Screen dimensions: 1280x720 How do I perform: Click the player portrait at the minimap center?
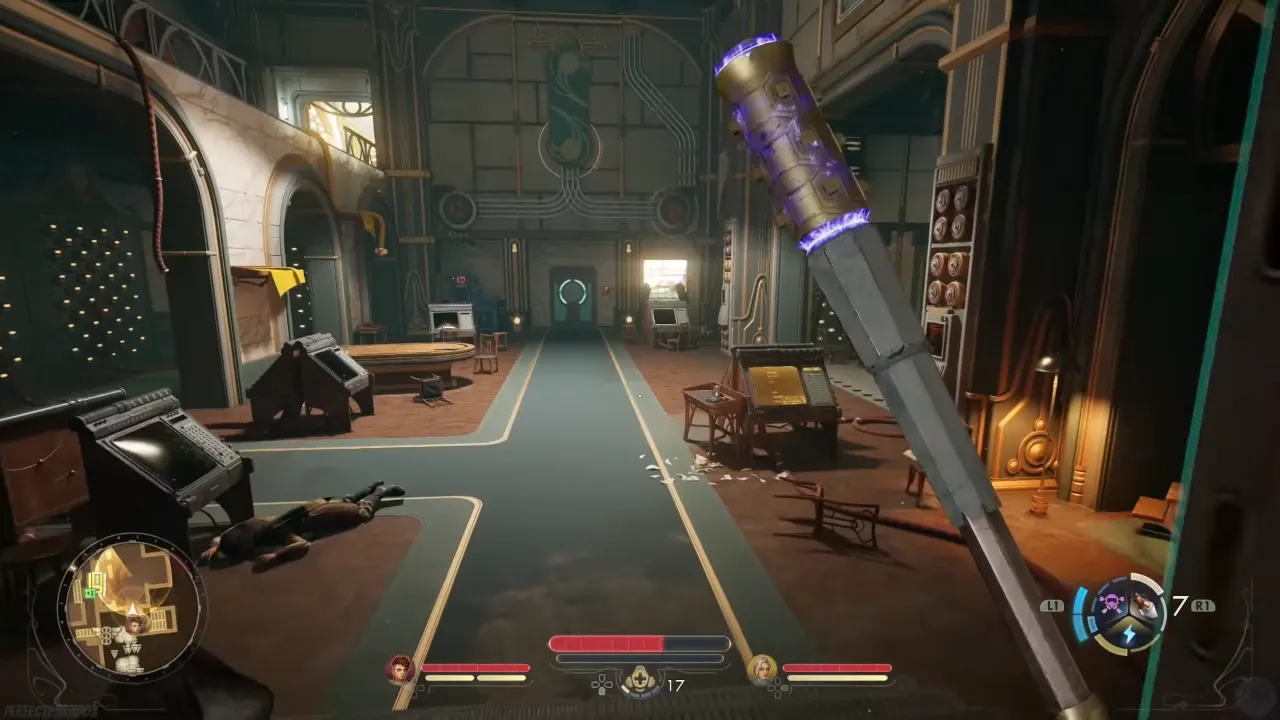click(134, 624)
